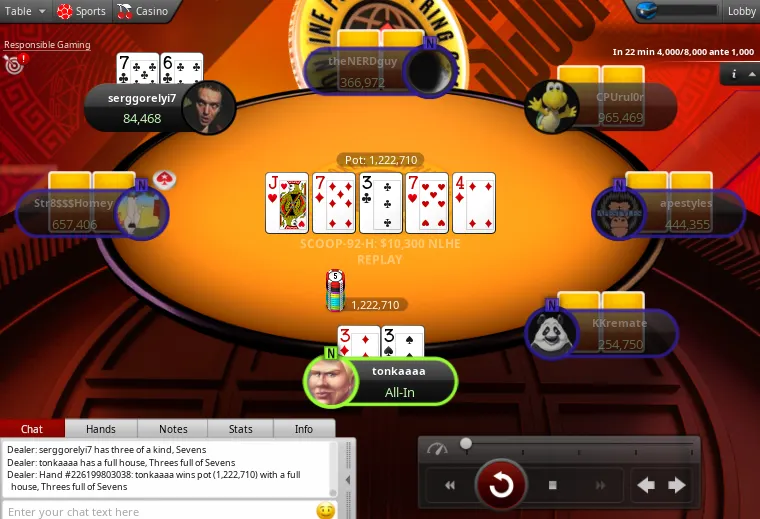Go to the previous hand arrow
Viewport: 760px width, 519px height.
646,486
